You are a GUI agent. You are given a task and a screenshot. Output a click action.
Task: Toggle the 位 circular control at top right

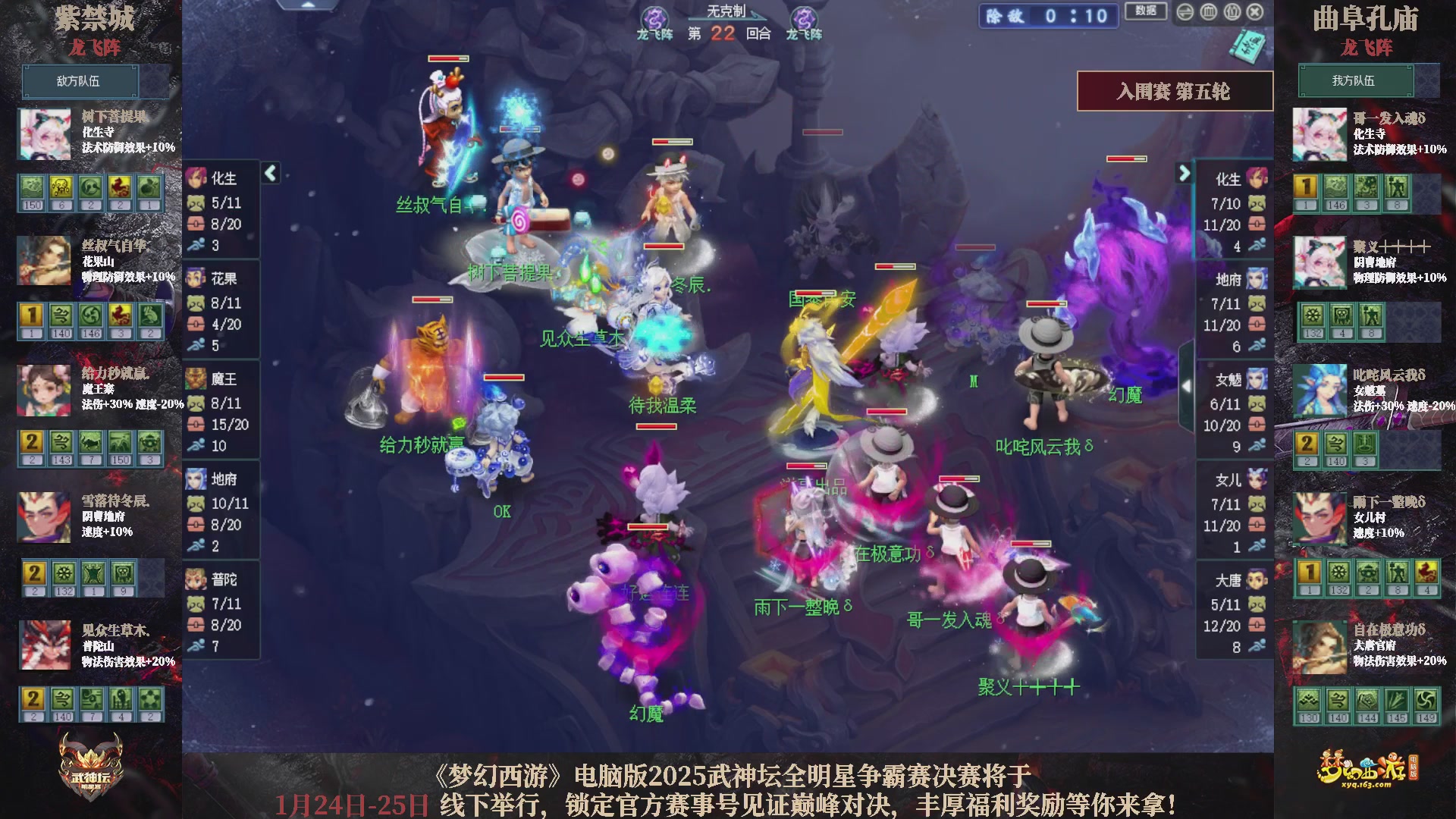click(1232, 12)
